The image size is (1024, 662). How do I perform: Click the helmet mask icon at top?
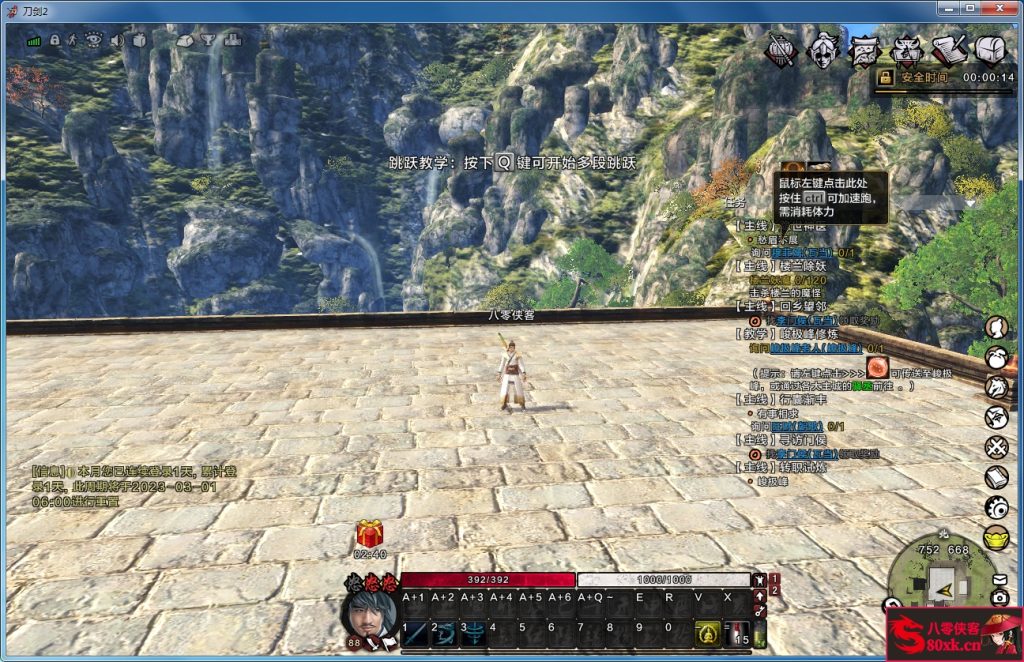[823, 50]
